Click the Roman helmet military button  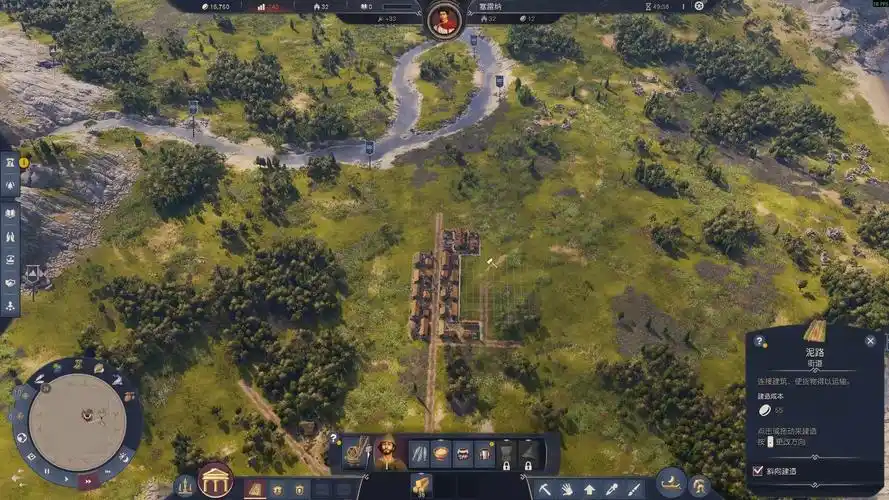(x=700, y=487)
